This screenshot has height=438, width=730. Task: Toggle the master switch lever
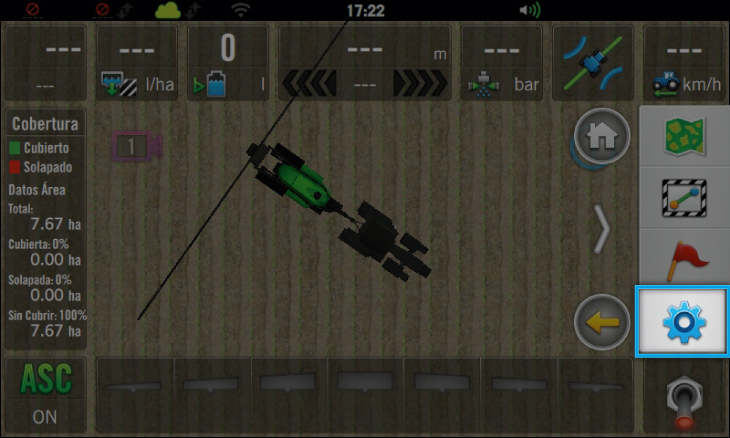(x=685, y=397)
